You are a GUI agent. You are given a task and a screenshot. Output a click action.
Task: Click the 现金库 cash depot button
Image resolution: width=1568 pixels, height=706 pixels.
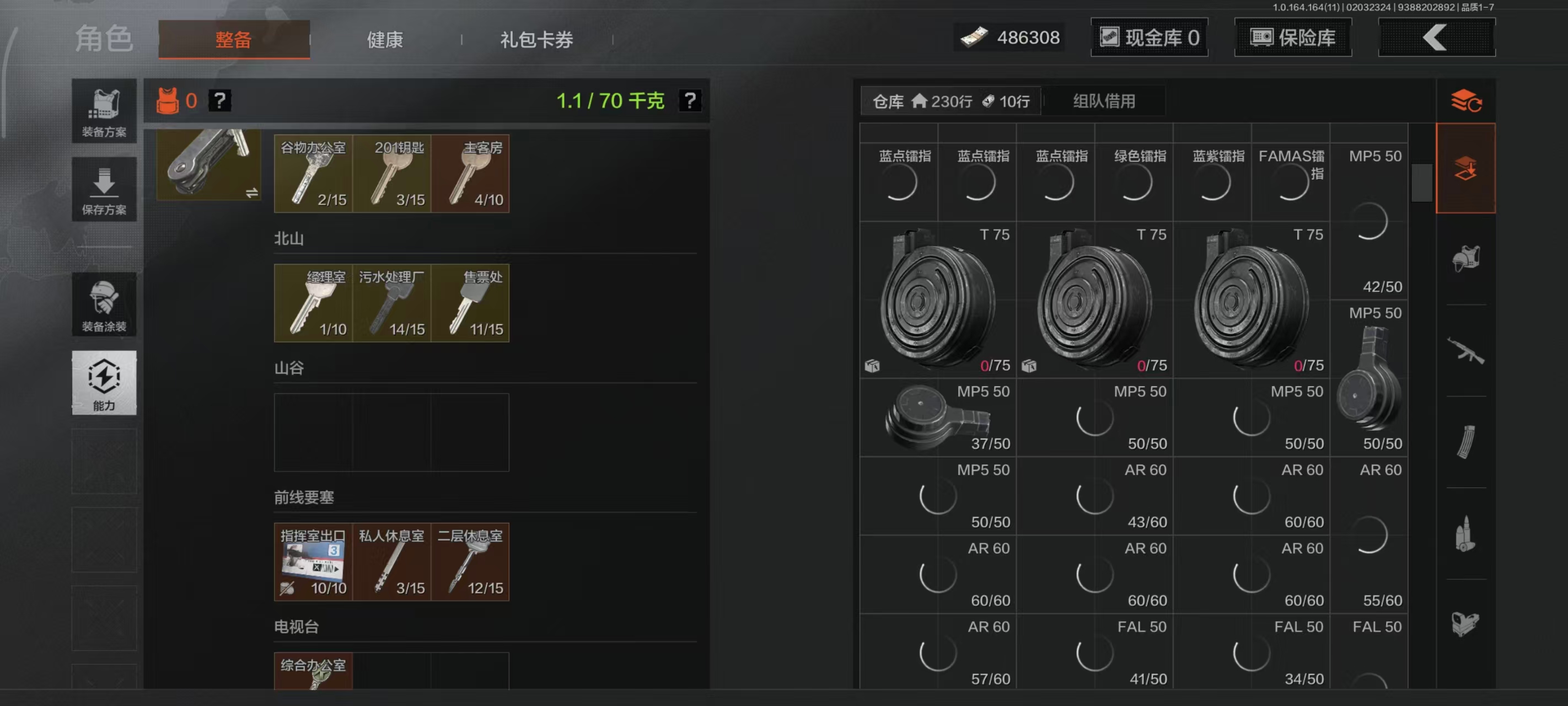(1149, 37)
